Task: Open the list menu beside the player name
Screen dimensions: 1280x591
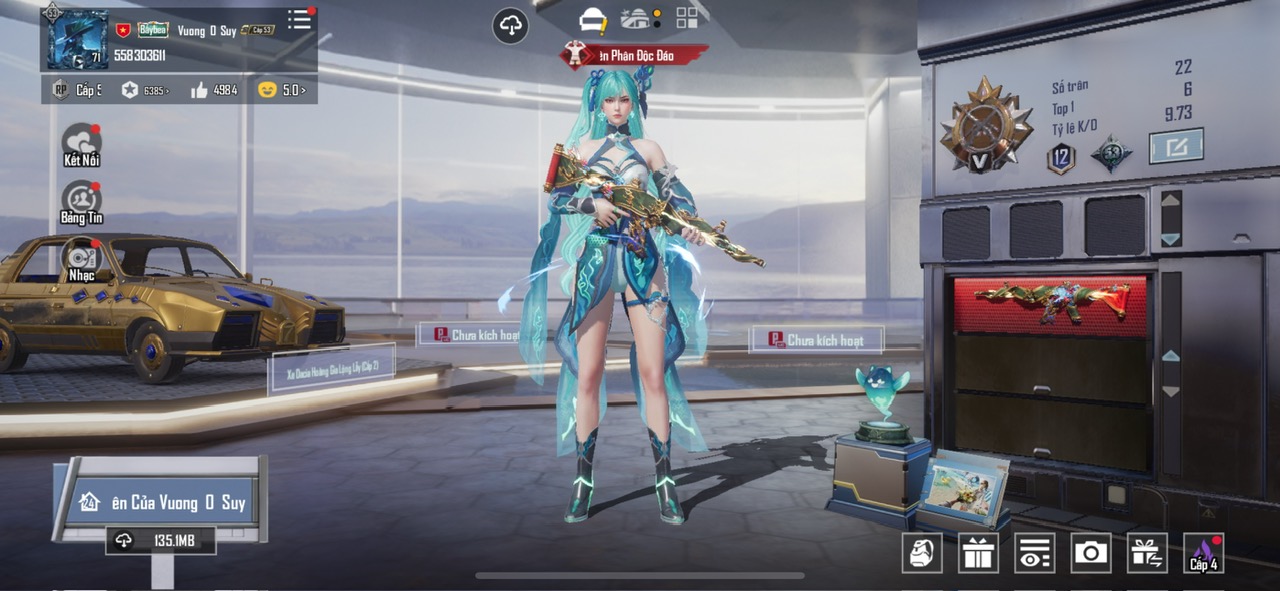Action: point(299,20)
